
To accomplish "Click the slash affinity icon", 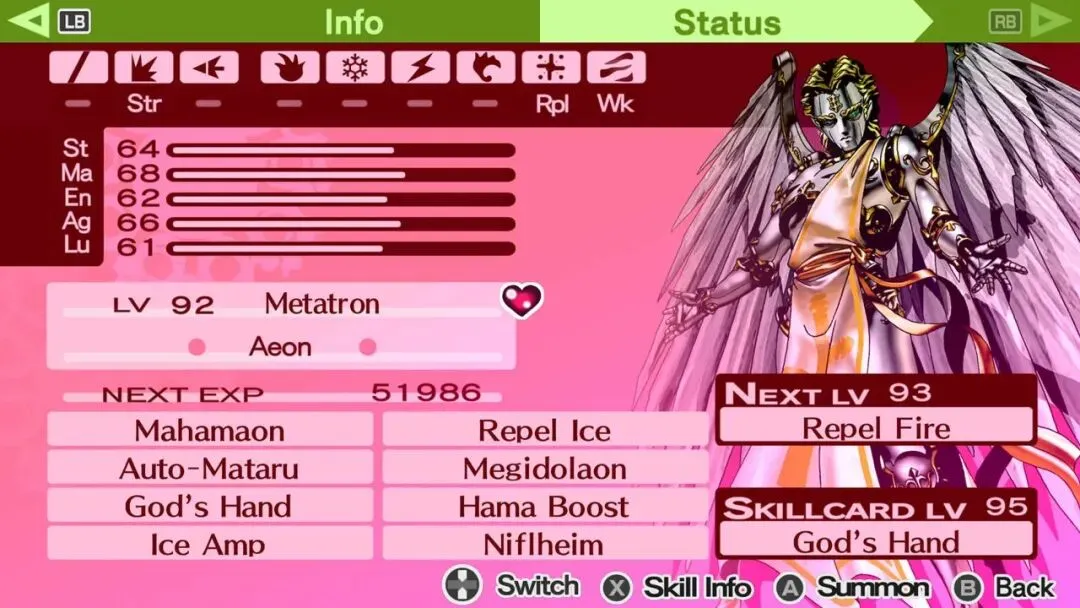I will coord(78,68).
